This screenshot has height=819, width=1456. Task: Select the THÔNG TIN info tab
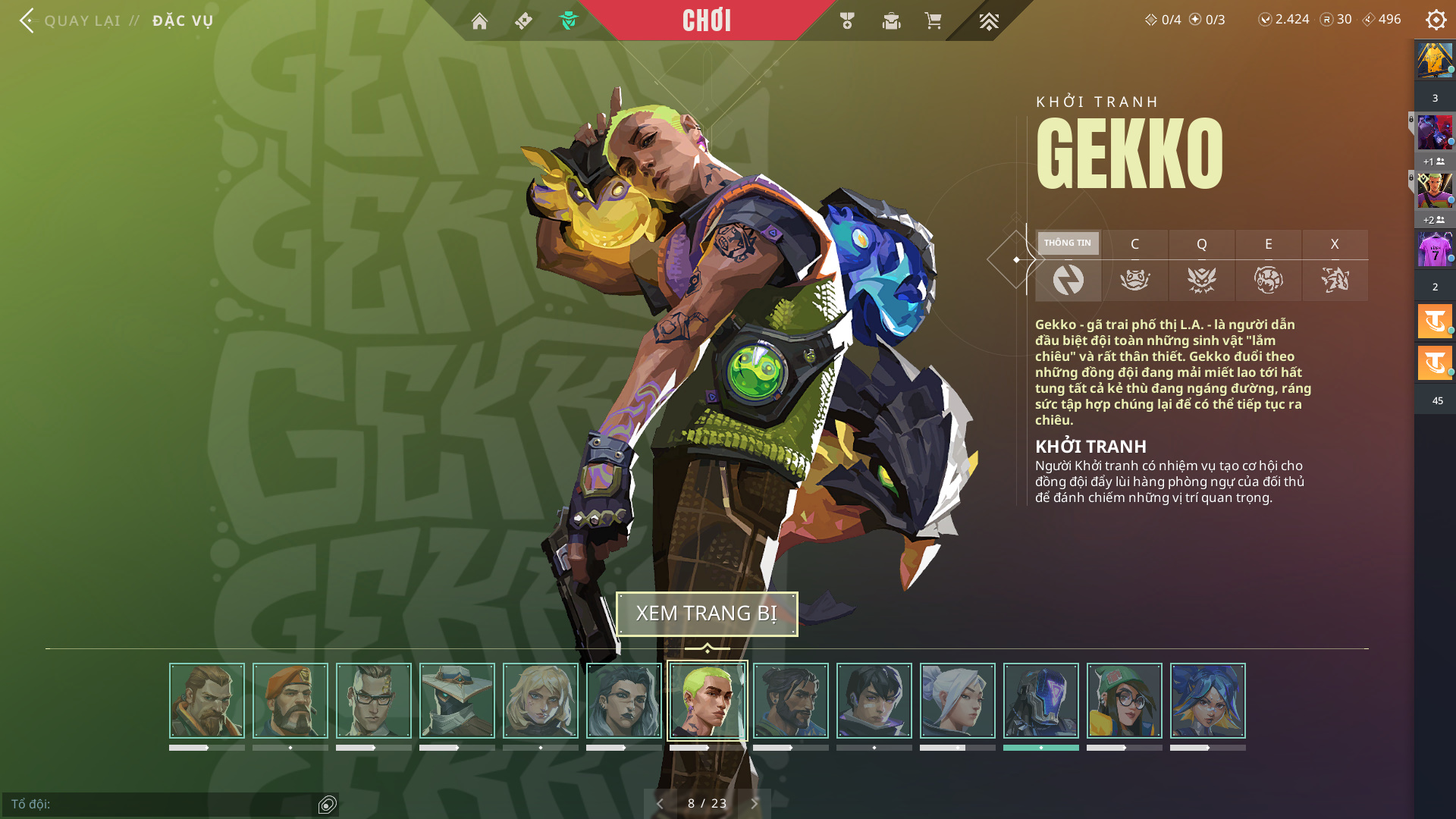[x=1068, y=265]
